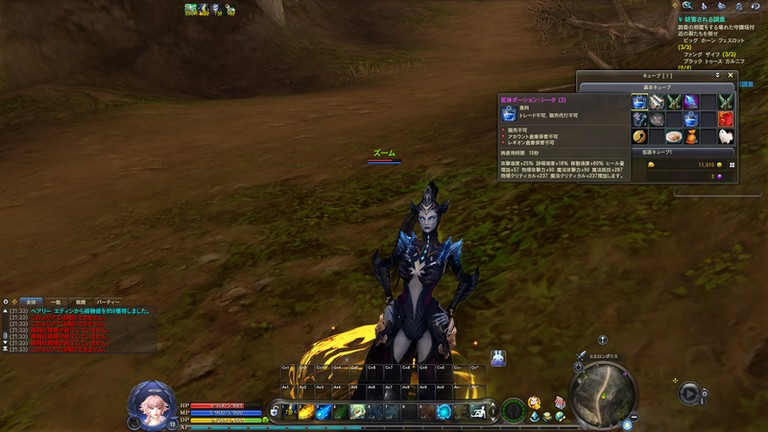Collapse the cube window with the double-arrow button

[717, 75]
